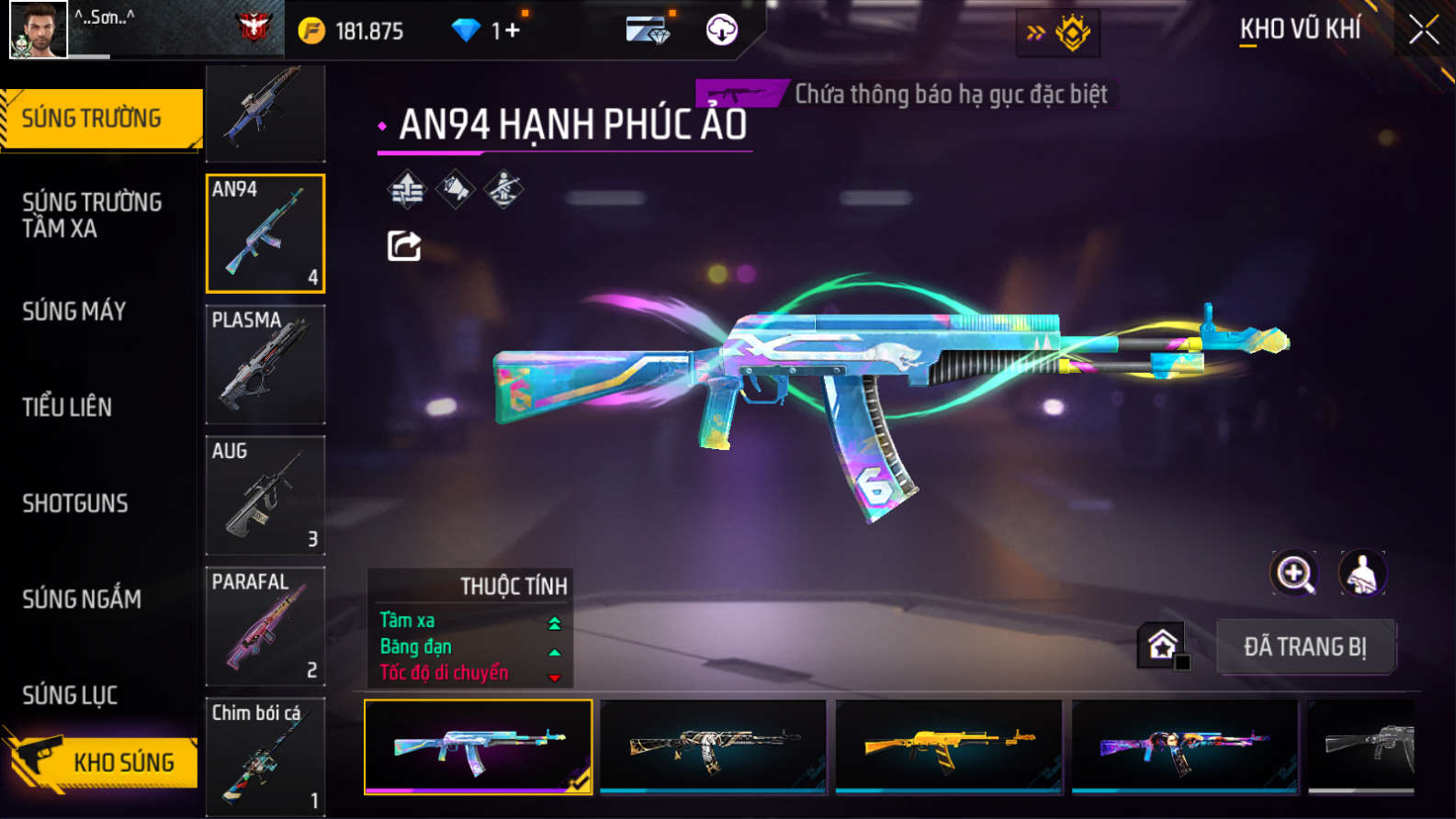Open the cloud download icon

[x=721, y=30]
